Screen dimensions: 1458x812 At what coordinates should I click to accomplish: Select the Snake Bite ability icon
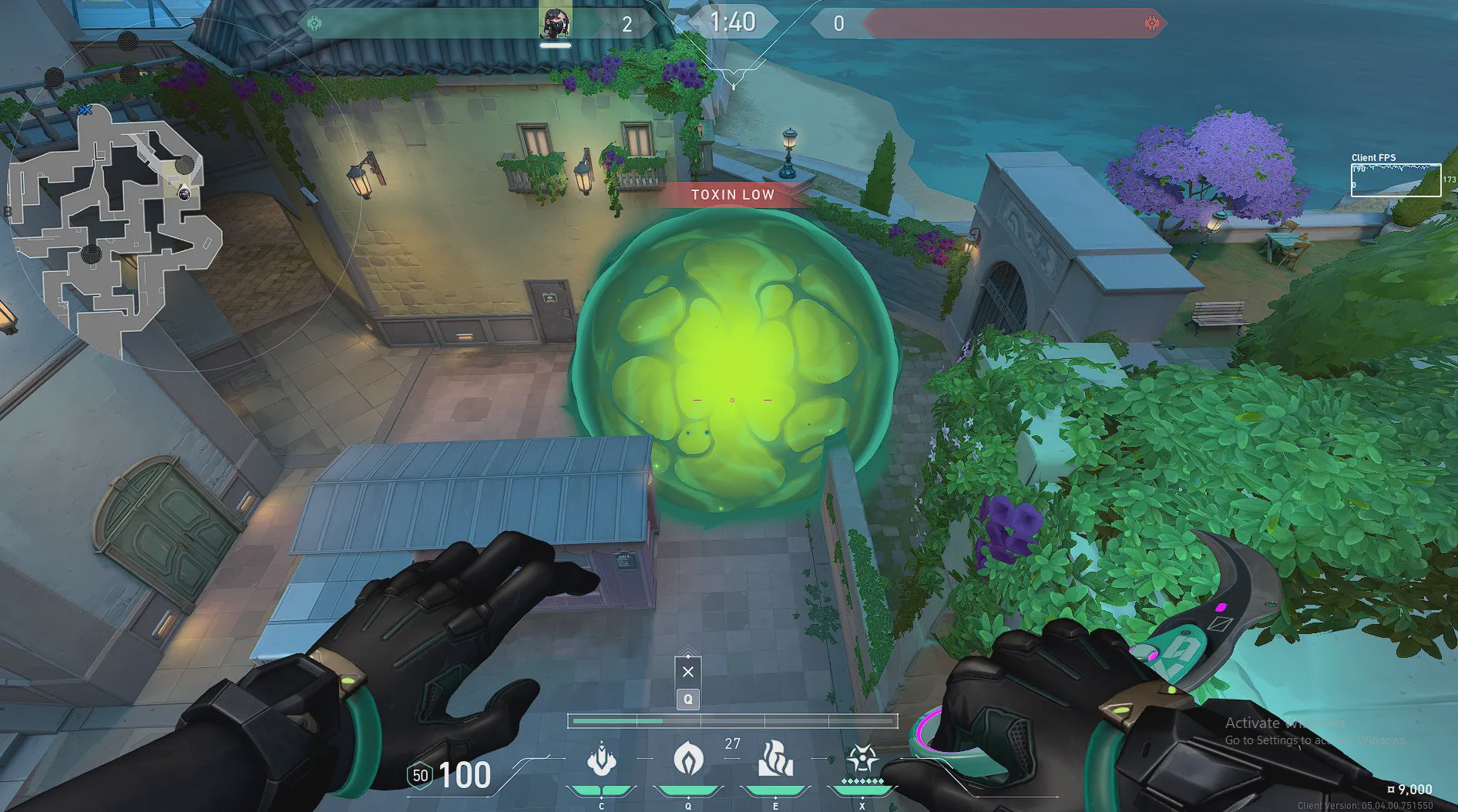[601, 760]
